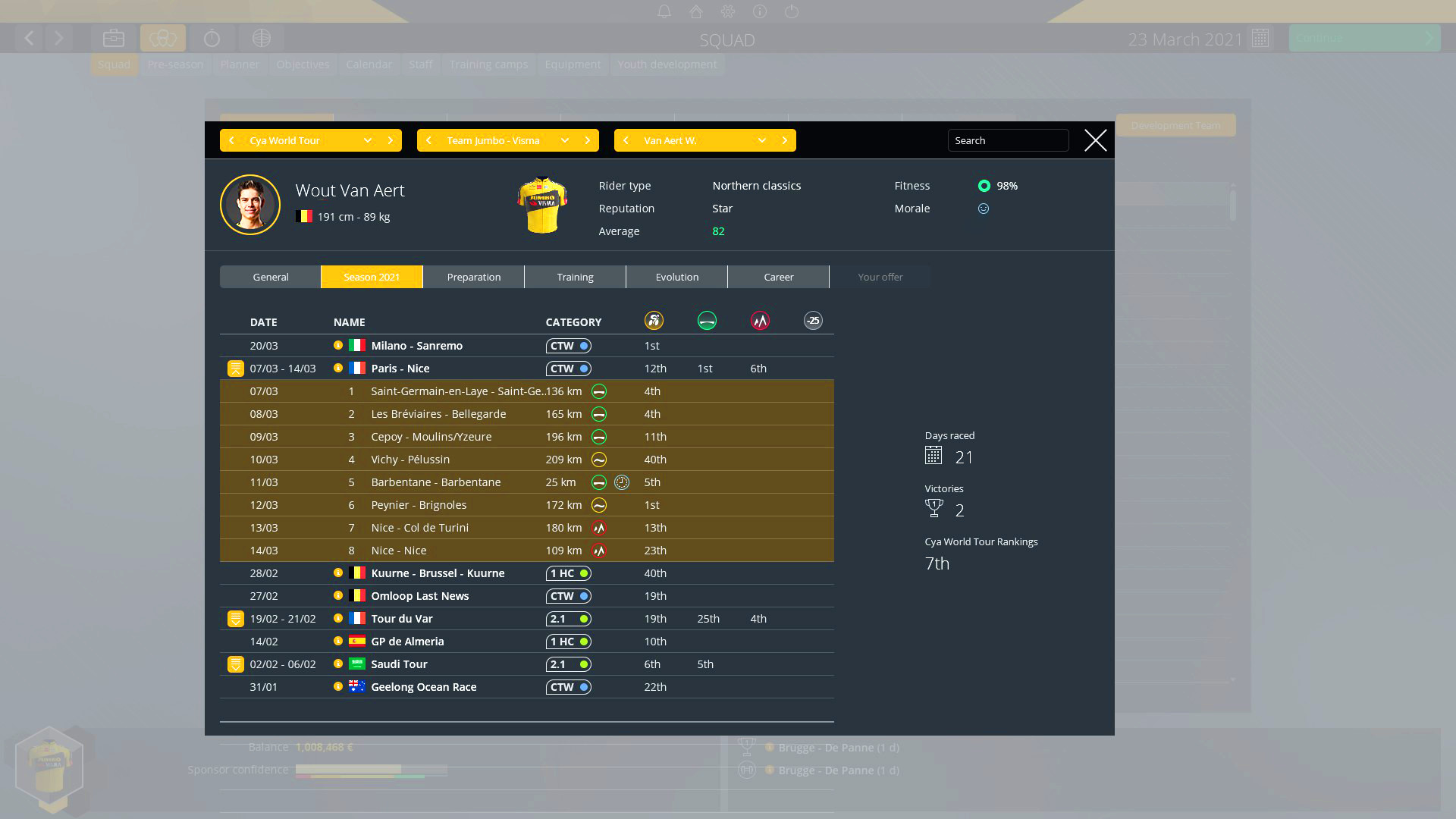Click the globe icon in the top toolbar
This screenshot has height=819, width=1456.
click(x=261, y=37)
